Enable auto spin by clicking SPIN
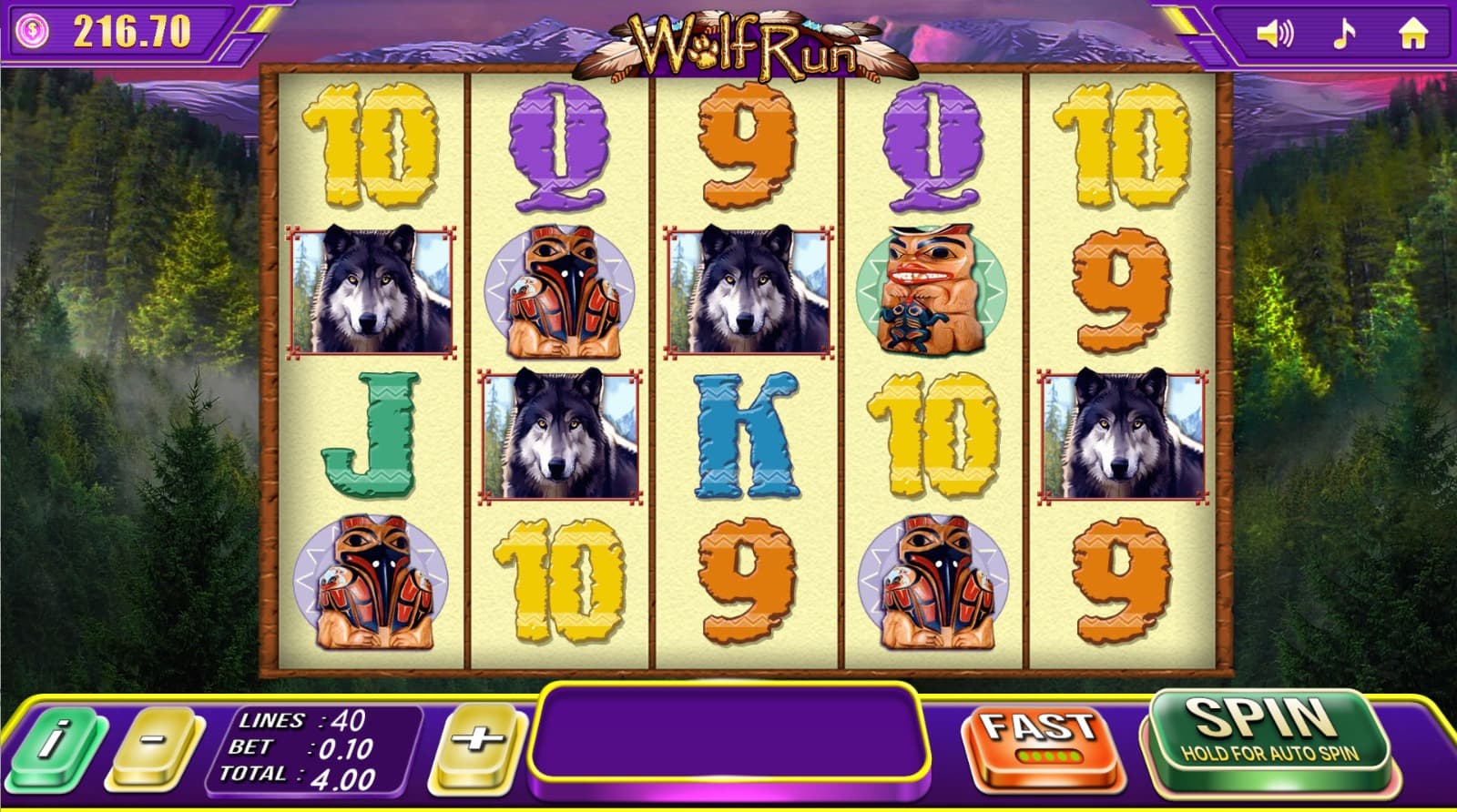1457x812 pixels. pyautogui.click(x=1267, y=737)
